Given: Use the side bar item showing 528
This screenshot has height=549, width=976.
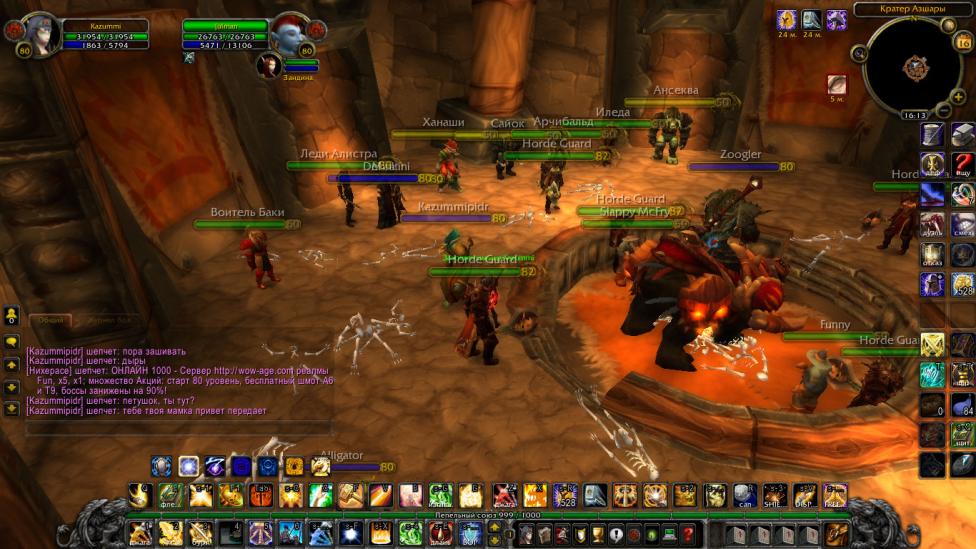Looking at the screenshot, I should point(962,284).
